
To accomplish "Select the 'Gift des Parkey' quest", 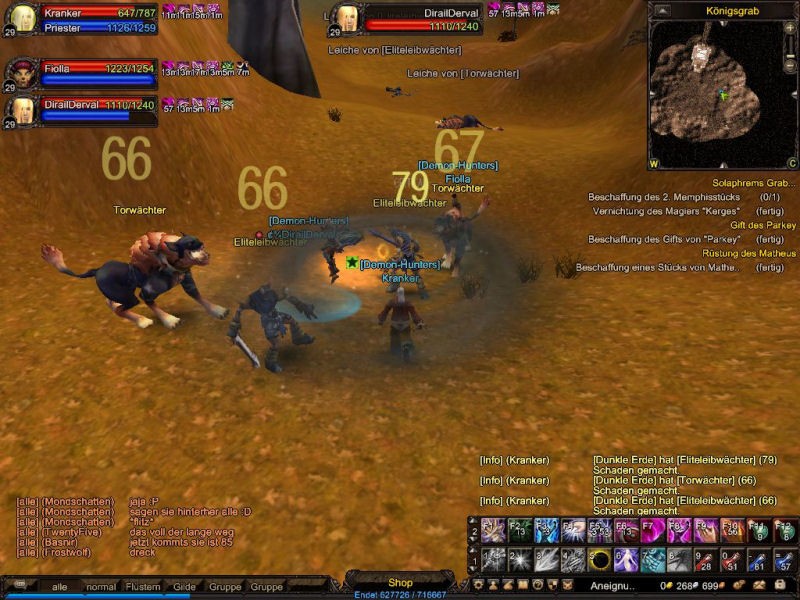I will tap(763, 225).
